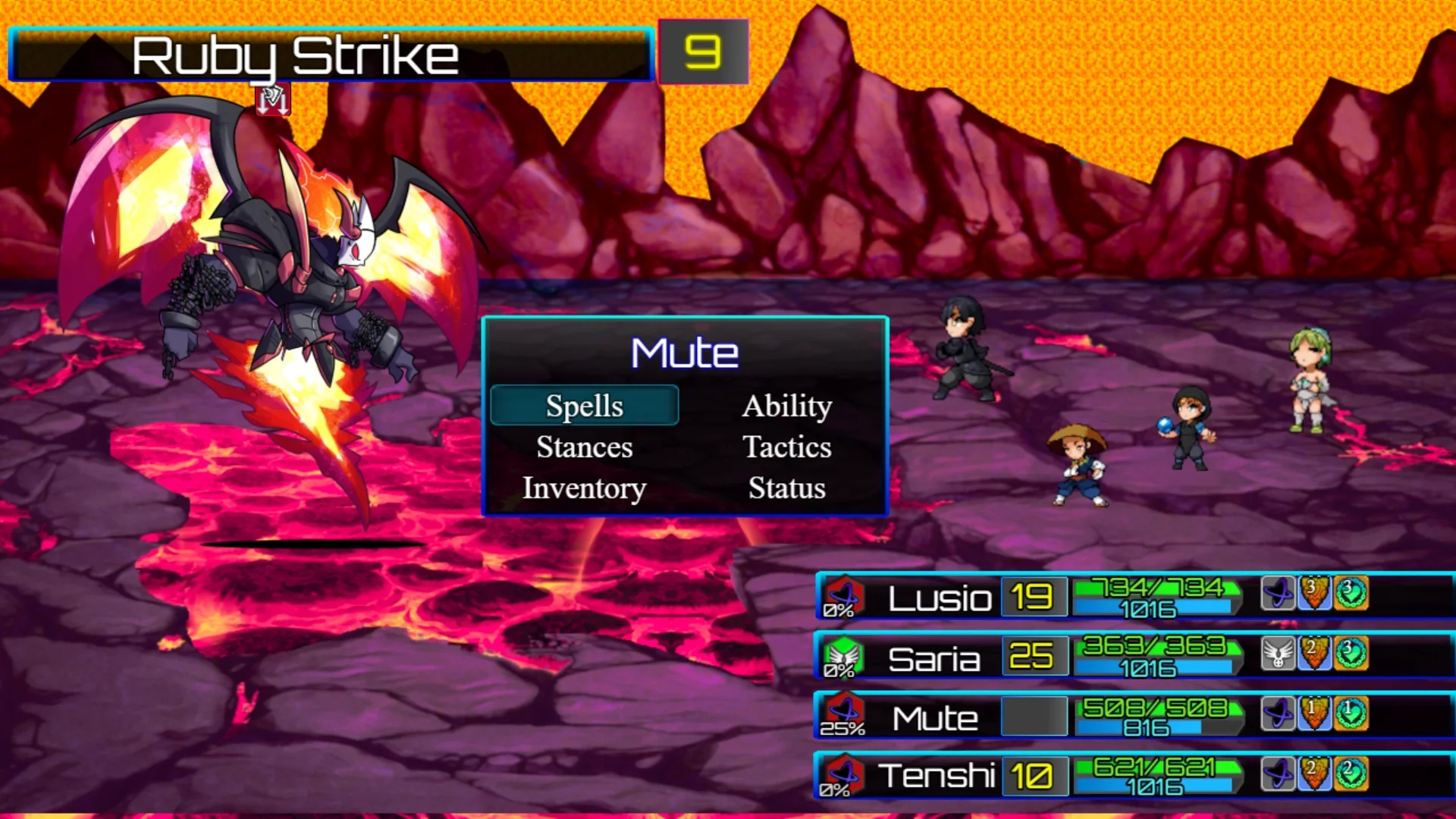Select Mute's party row
The image size is (1456, 819).
tap(934, 717)
